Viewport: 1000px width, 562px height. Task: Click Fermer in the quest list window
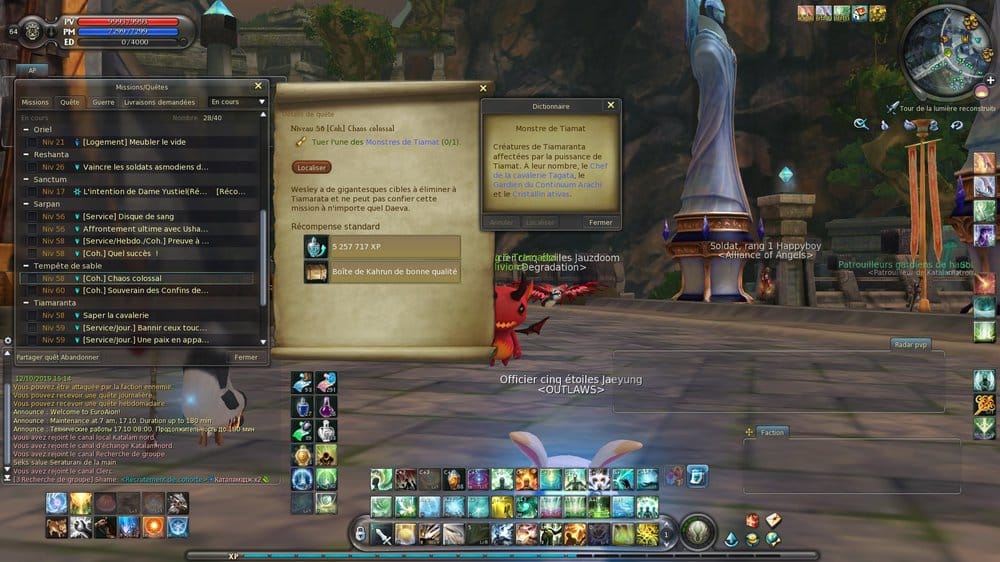tap(245, 357)
